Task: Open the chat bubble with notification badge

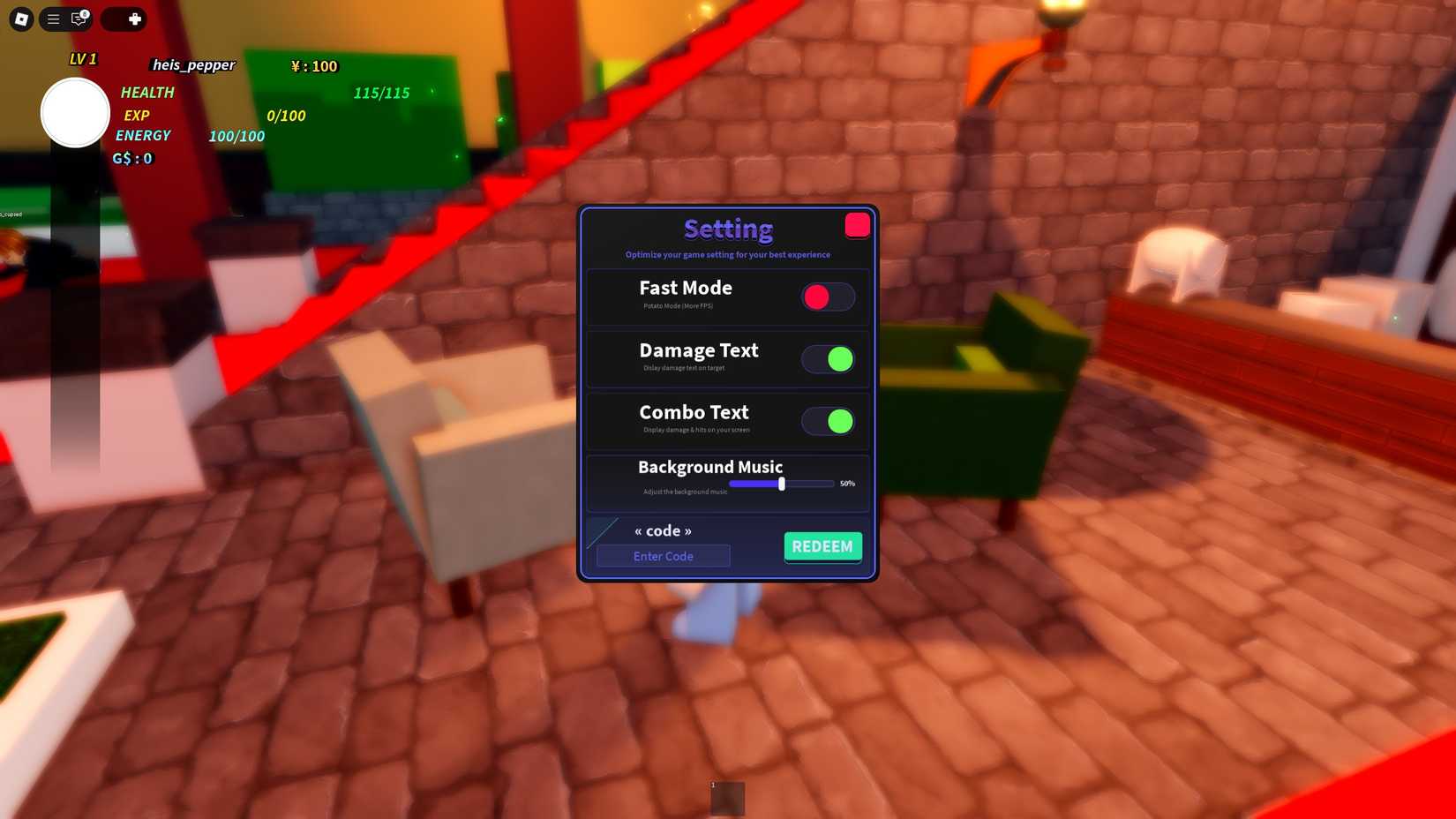Action: [x=79, y=19]
